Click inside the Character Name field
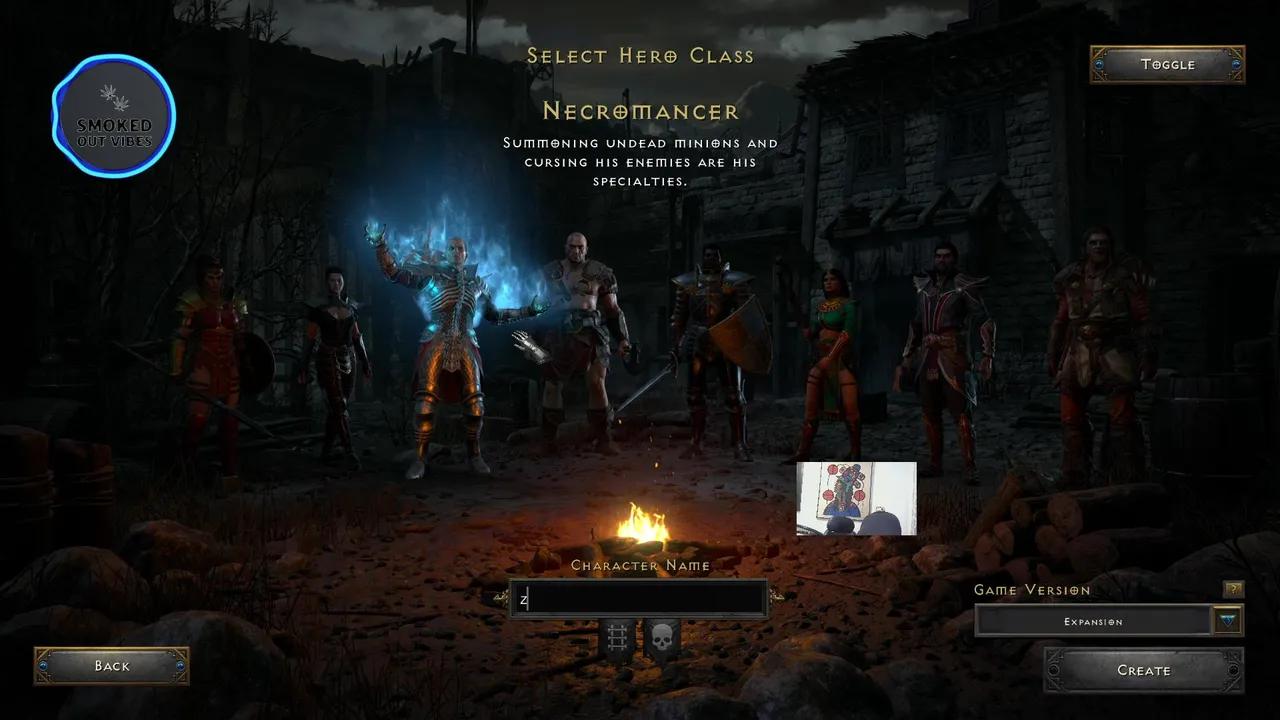The image size is (1280, 720). pyautogui.click(x=640, y=598)
